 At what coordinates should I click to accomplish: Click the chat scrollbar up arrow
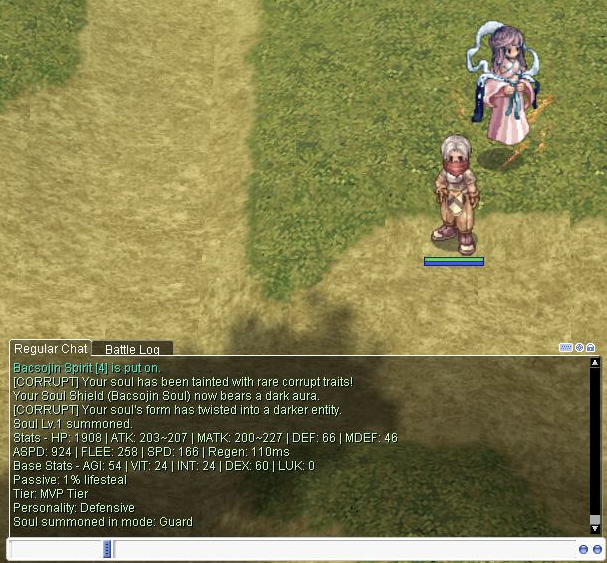595,364
